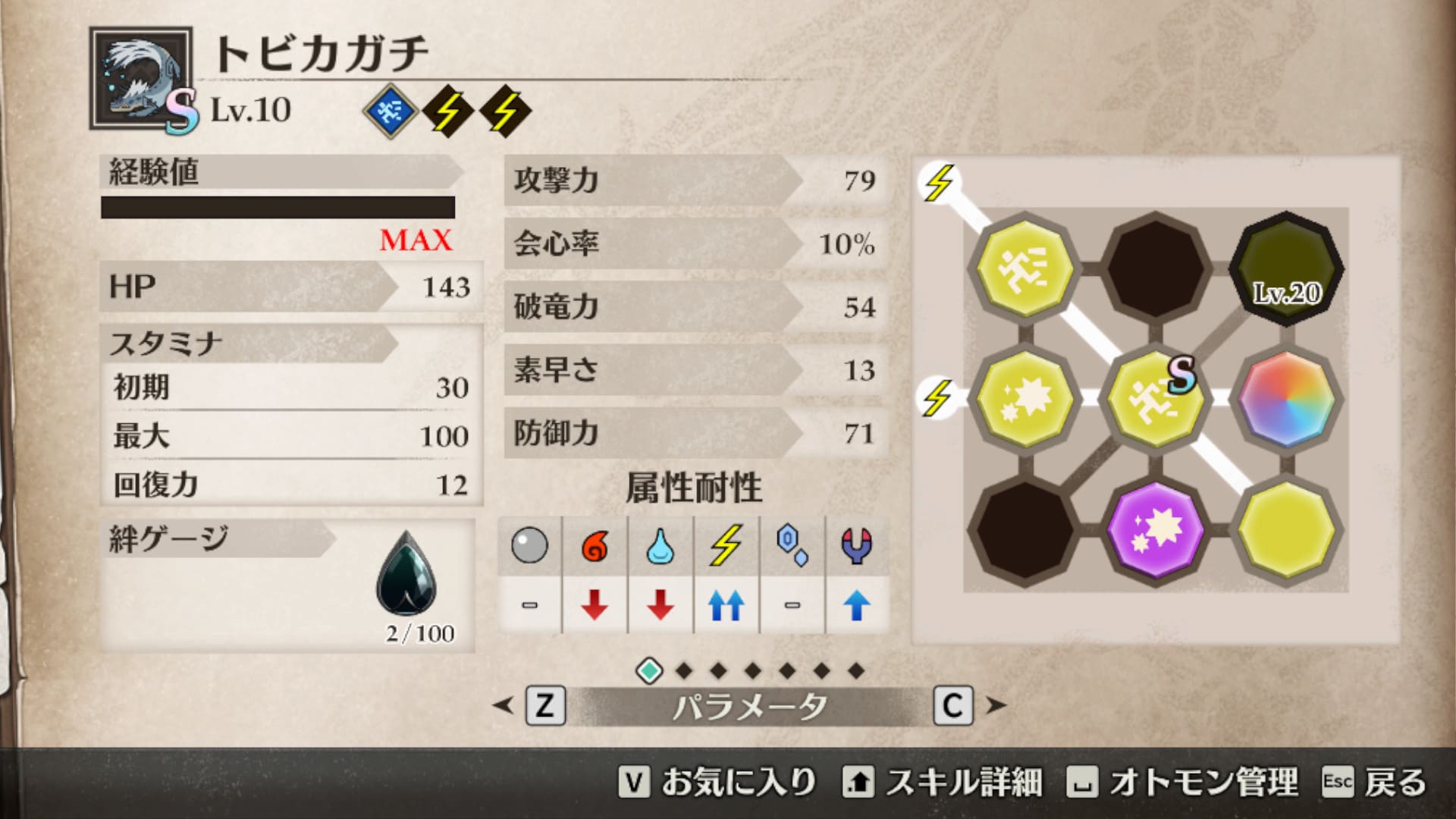Go to previous page with left arrow
1456x819 pixels.
click(502, 706)
